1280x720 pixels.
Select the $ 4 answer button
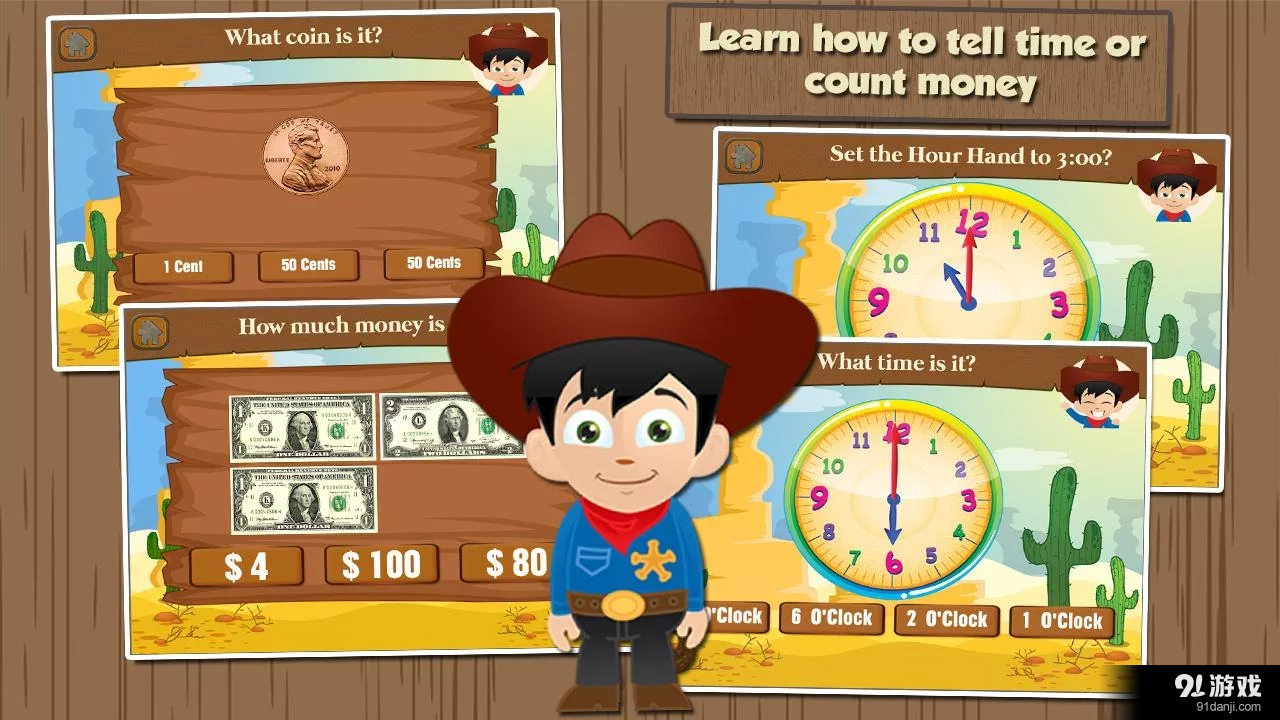coord(246,567)
